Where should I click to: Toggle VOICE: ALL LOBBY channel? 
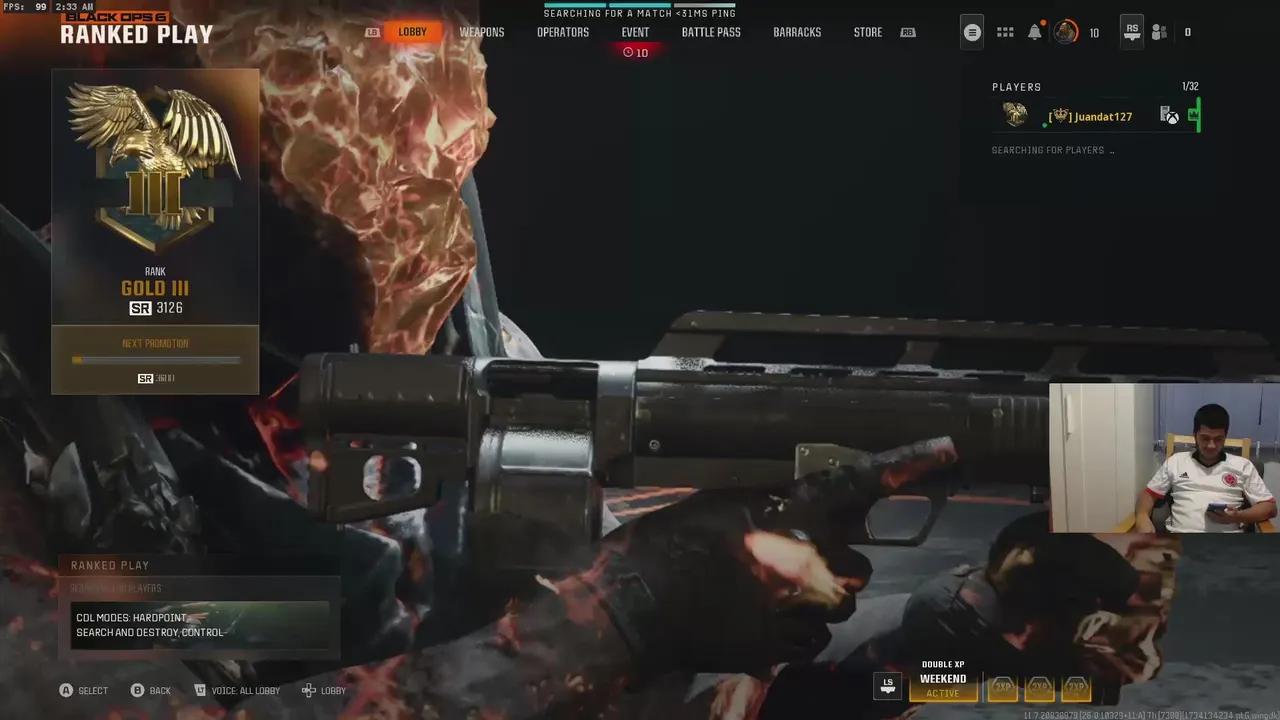(x=237, y=690)
